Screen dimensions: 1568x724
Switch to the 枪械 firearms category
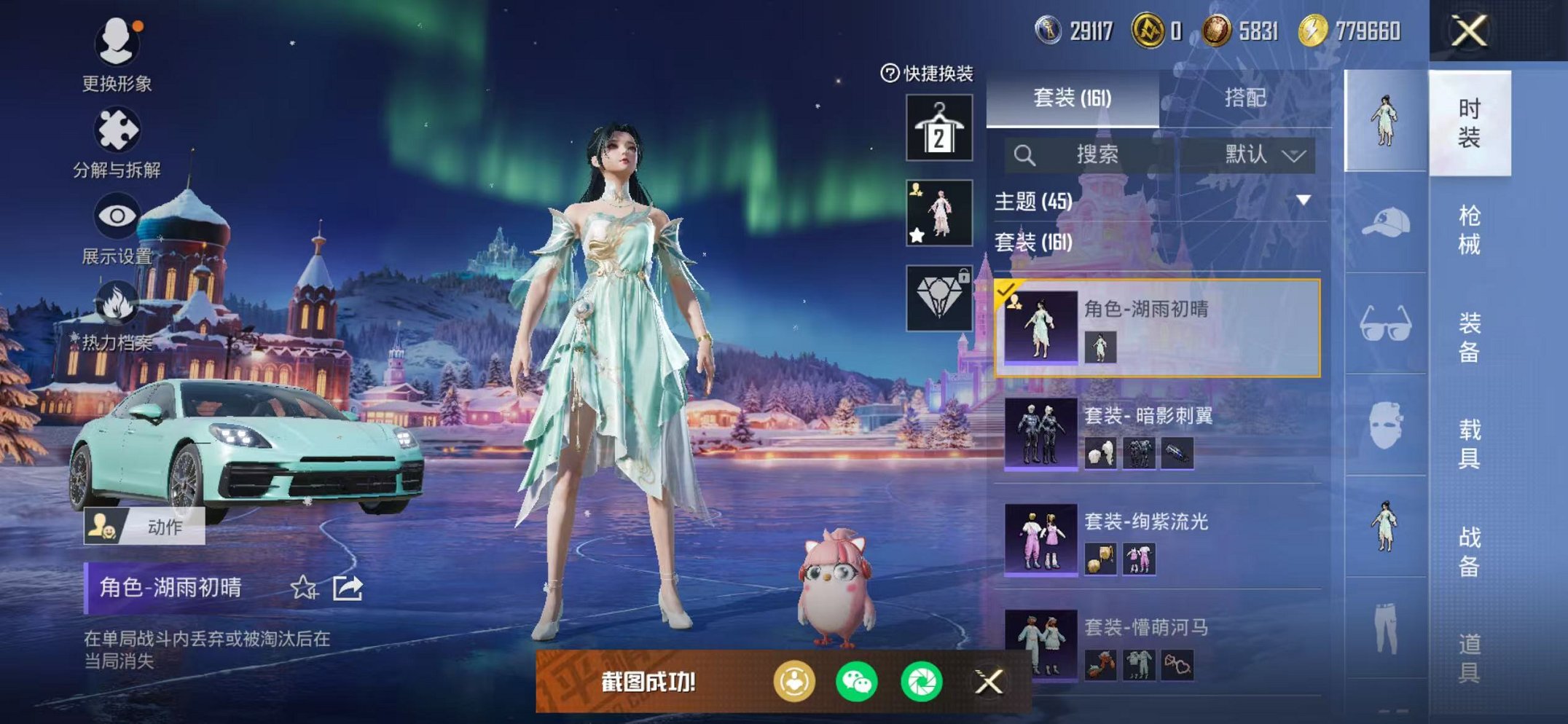coord(1468,229)
